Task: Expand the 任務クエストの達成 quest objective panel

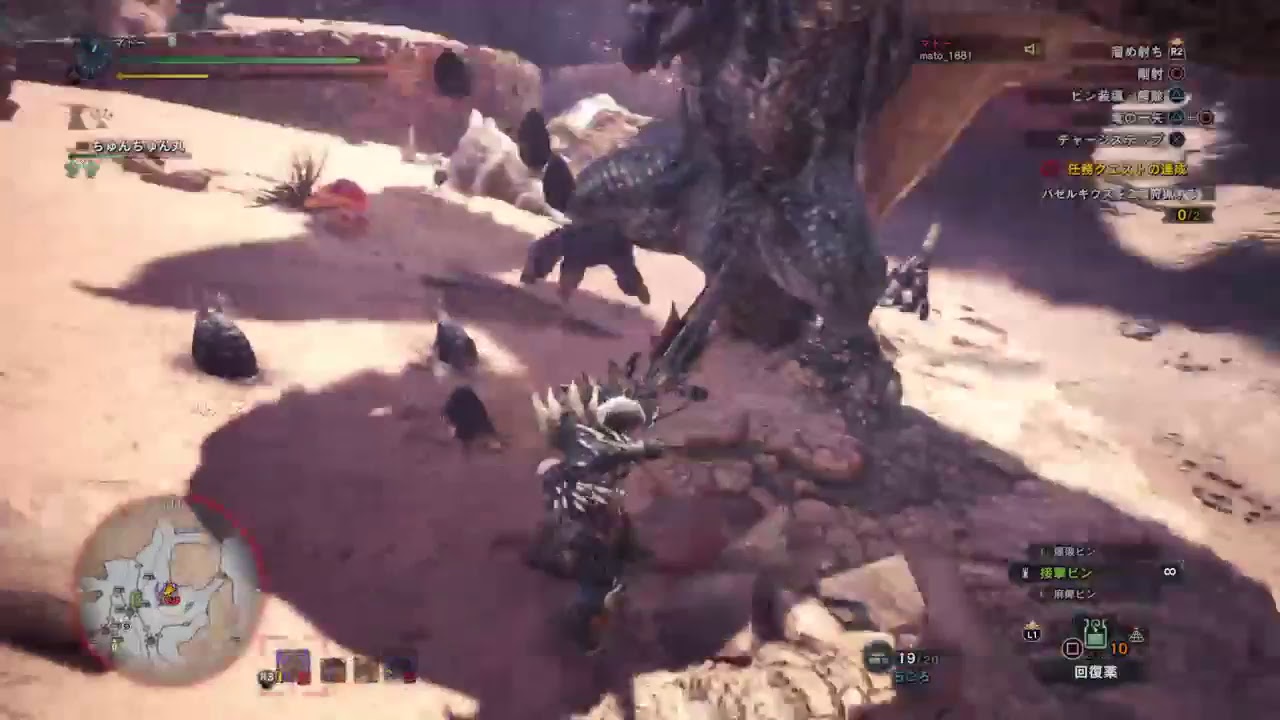Action: coord(1126,169)
